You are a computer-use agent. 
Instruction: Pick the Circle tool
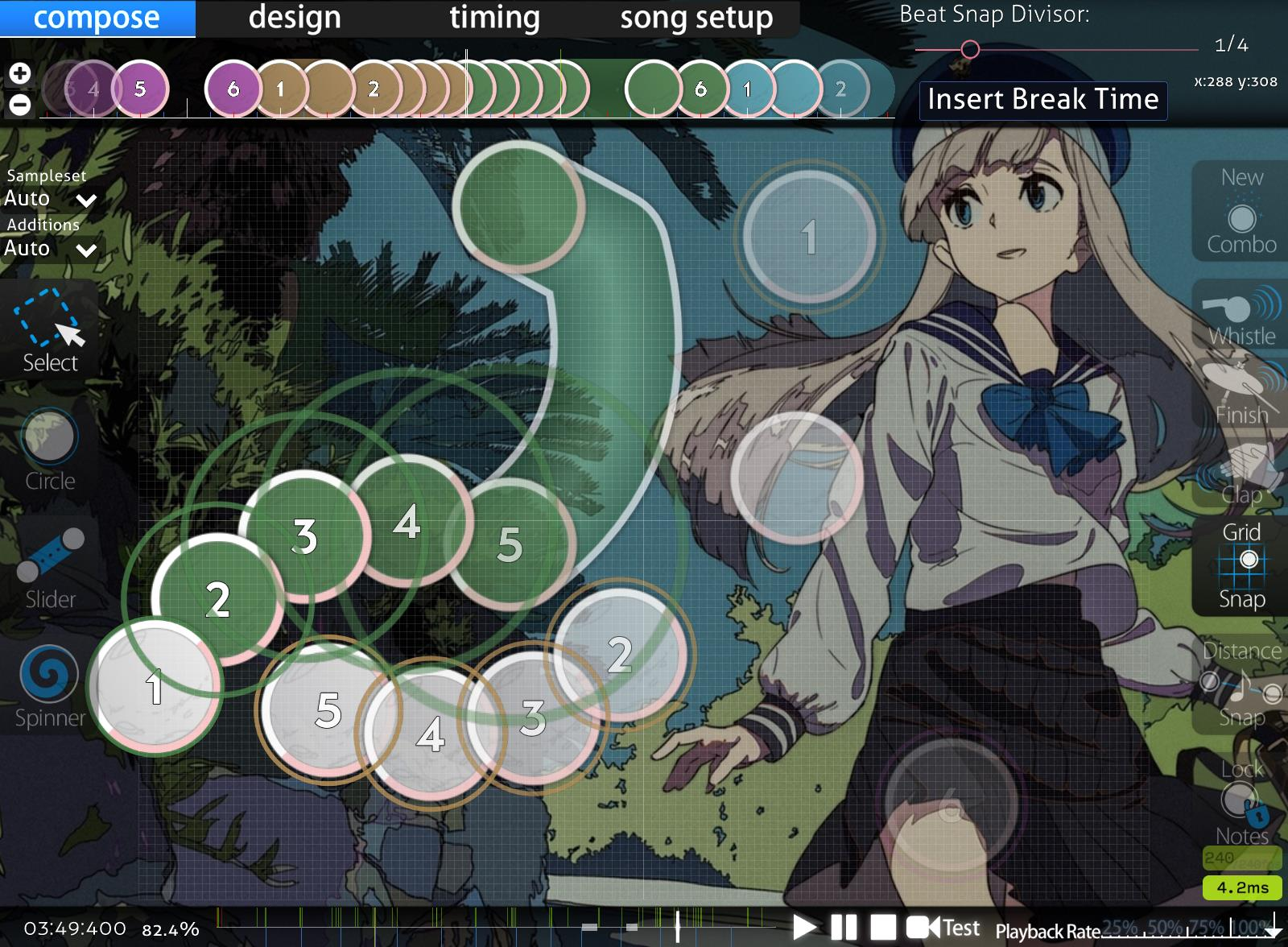pyautogui.click(x=50, y=449)
